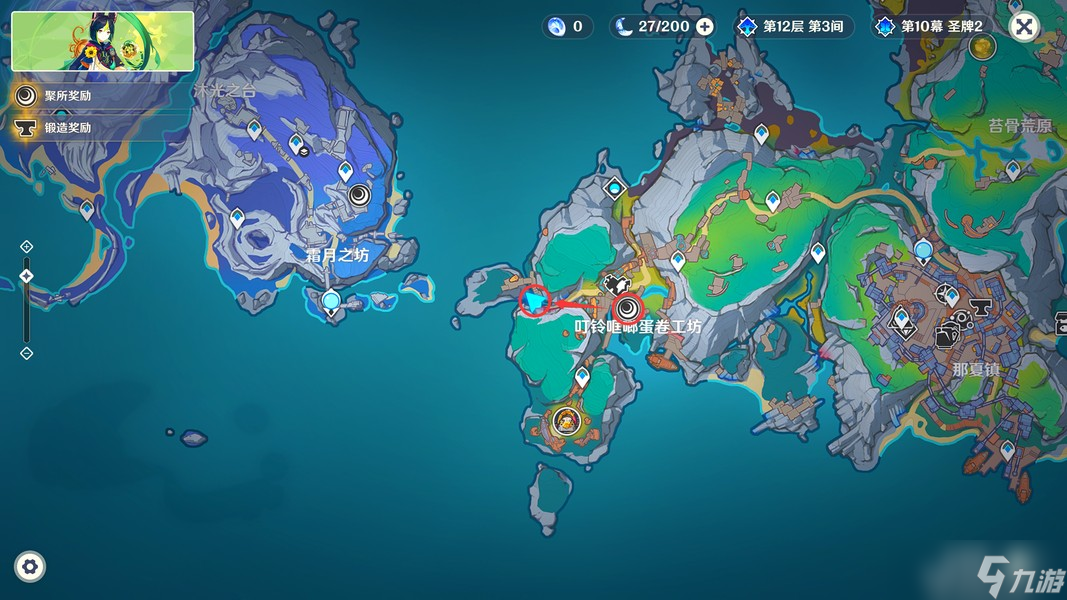The image size is (1067, 600).
Task: Select the golden boss portrait marker on southern island
Action: tap(566, 421)
